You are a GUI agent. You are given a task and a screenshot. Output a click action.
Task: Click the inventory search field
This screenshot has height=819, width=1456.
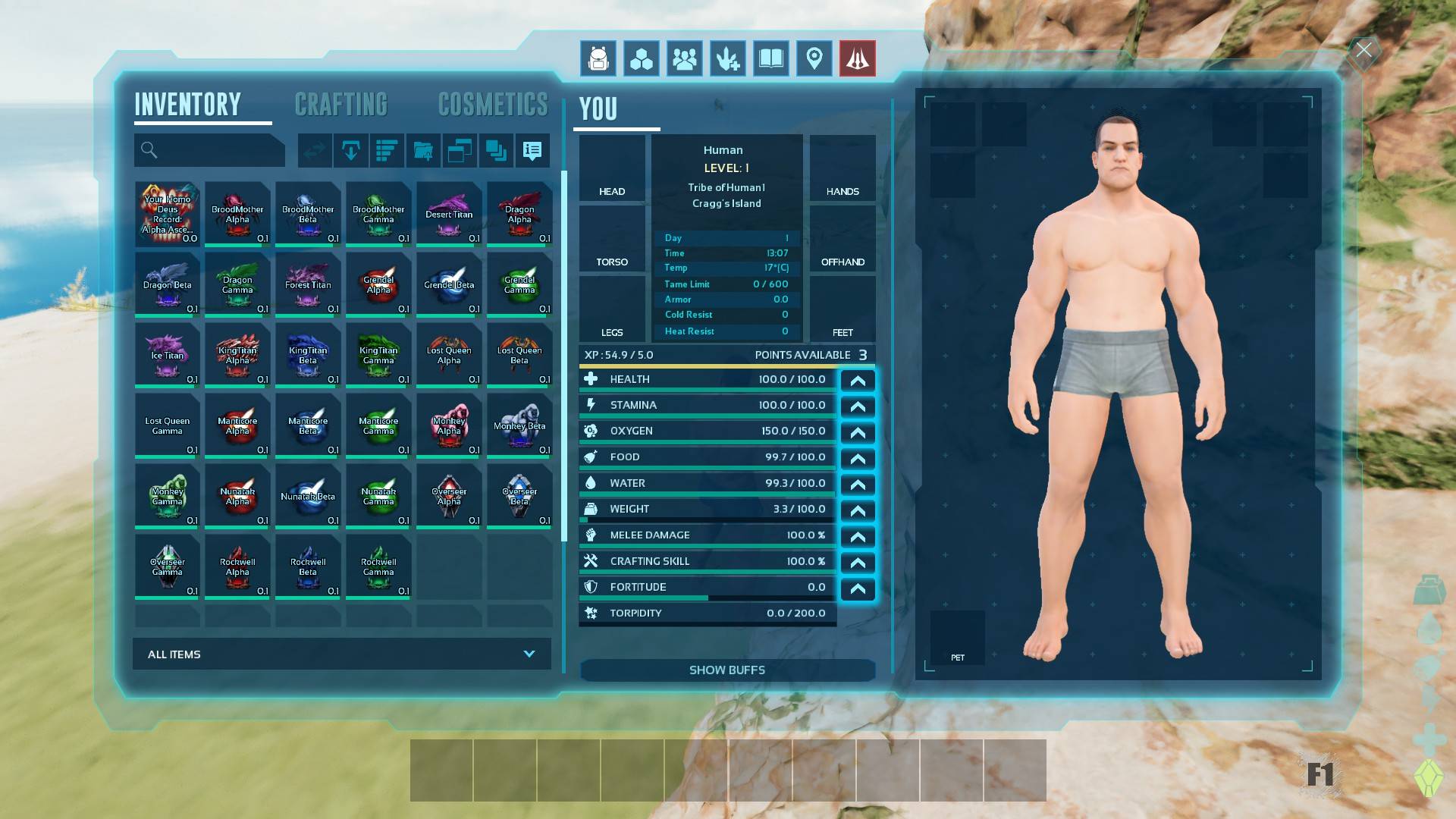point(210,150)
